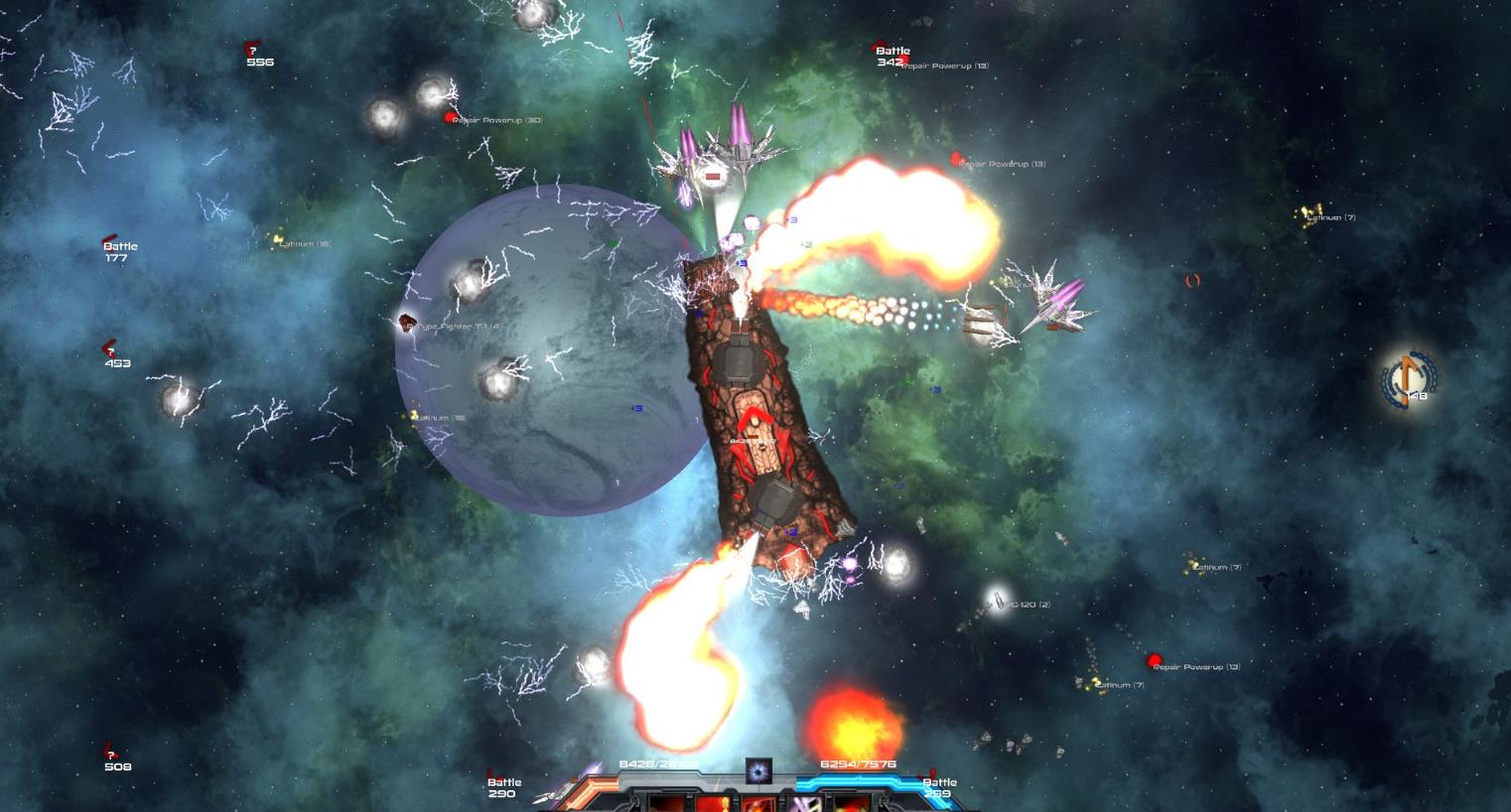Select the first ability slot in the hotbar
This screenshot has width=1511, height=812.
pyautogui.click(x=667, y=806)
